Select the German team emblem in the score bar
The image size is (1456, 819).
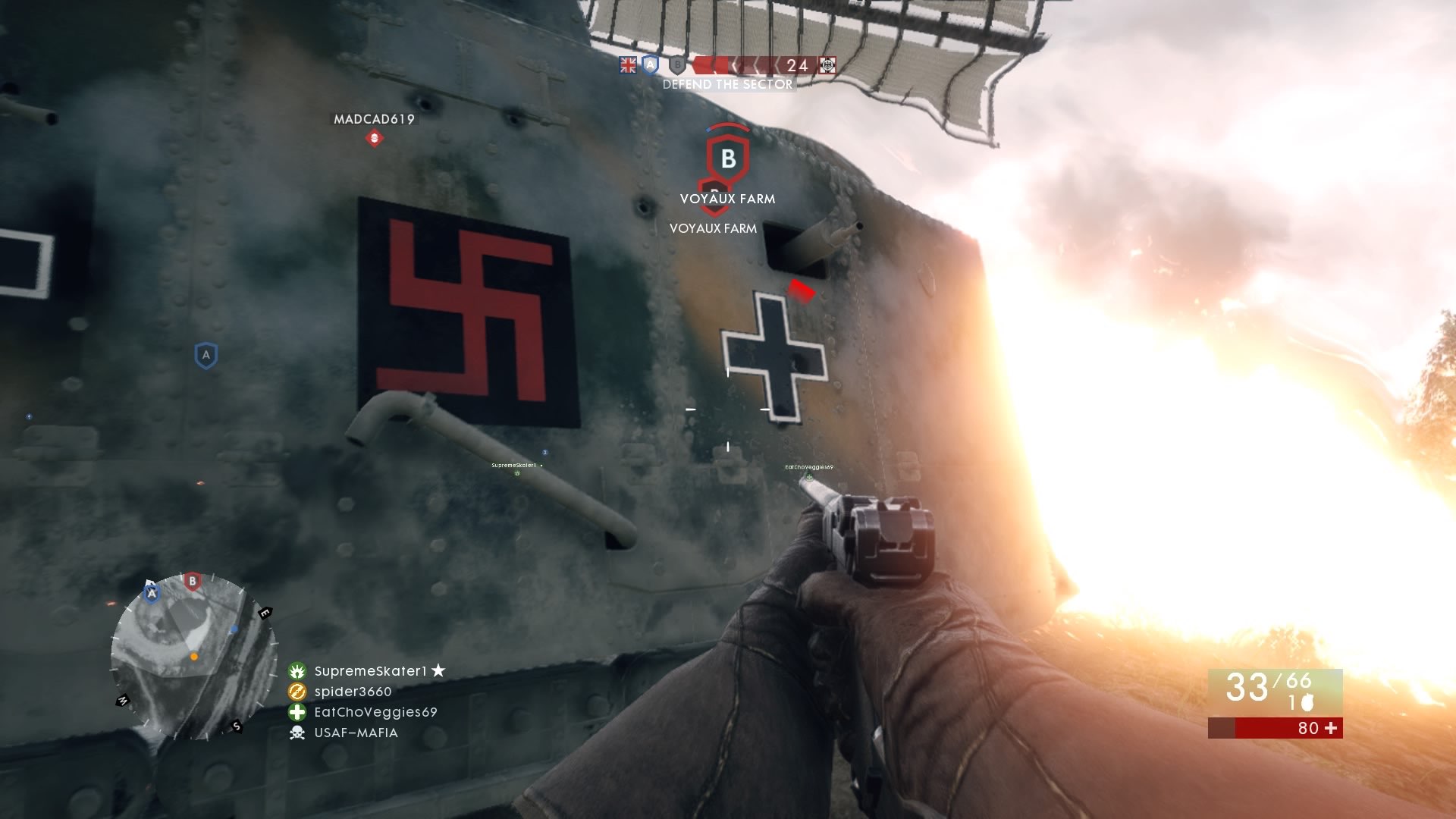coord(827,66)
